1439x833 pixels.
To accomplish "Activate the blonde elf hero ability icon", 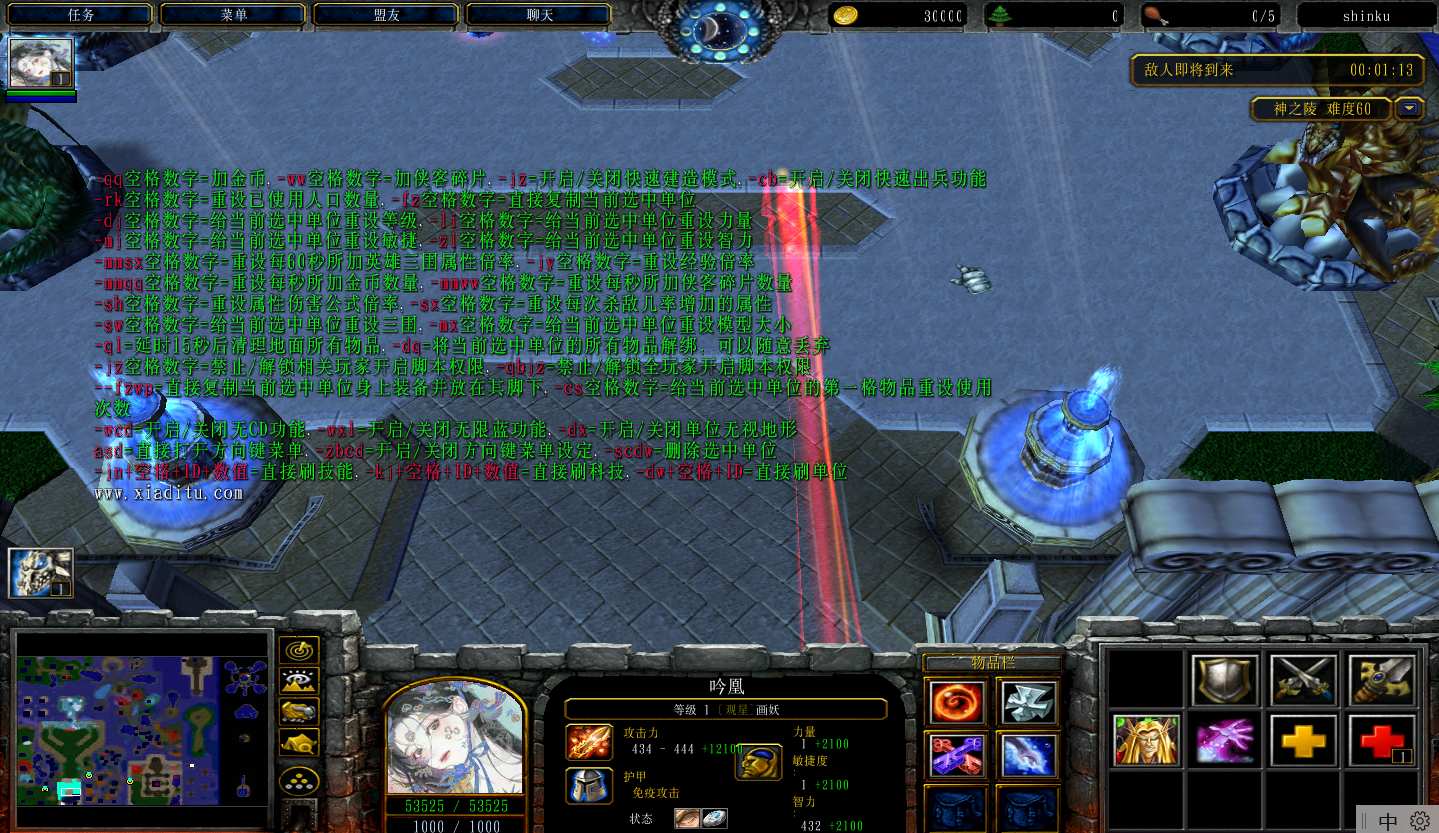I will [1147, 741].
